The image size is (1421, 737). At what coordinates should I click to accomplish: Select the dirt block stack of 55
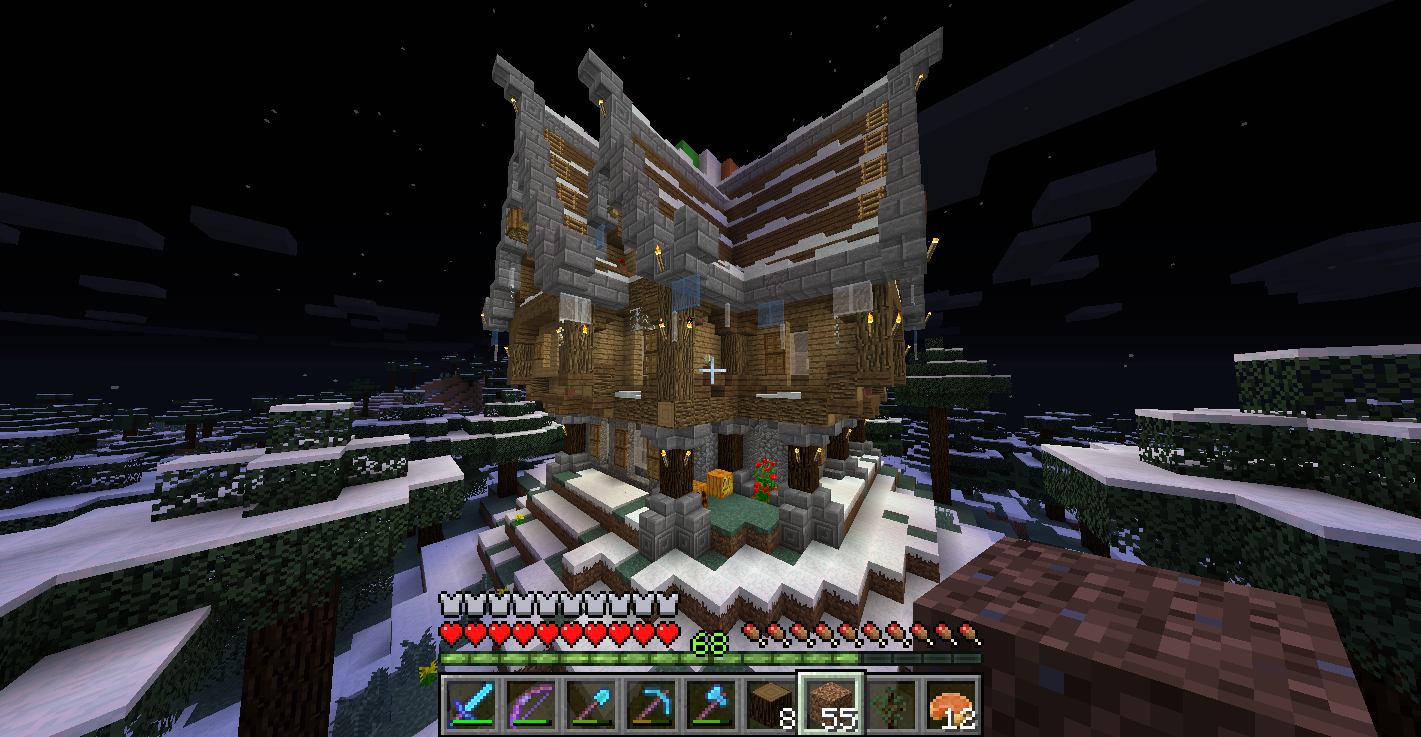[x=830, y=703]
